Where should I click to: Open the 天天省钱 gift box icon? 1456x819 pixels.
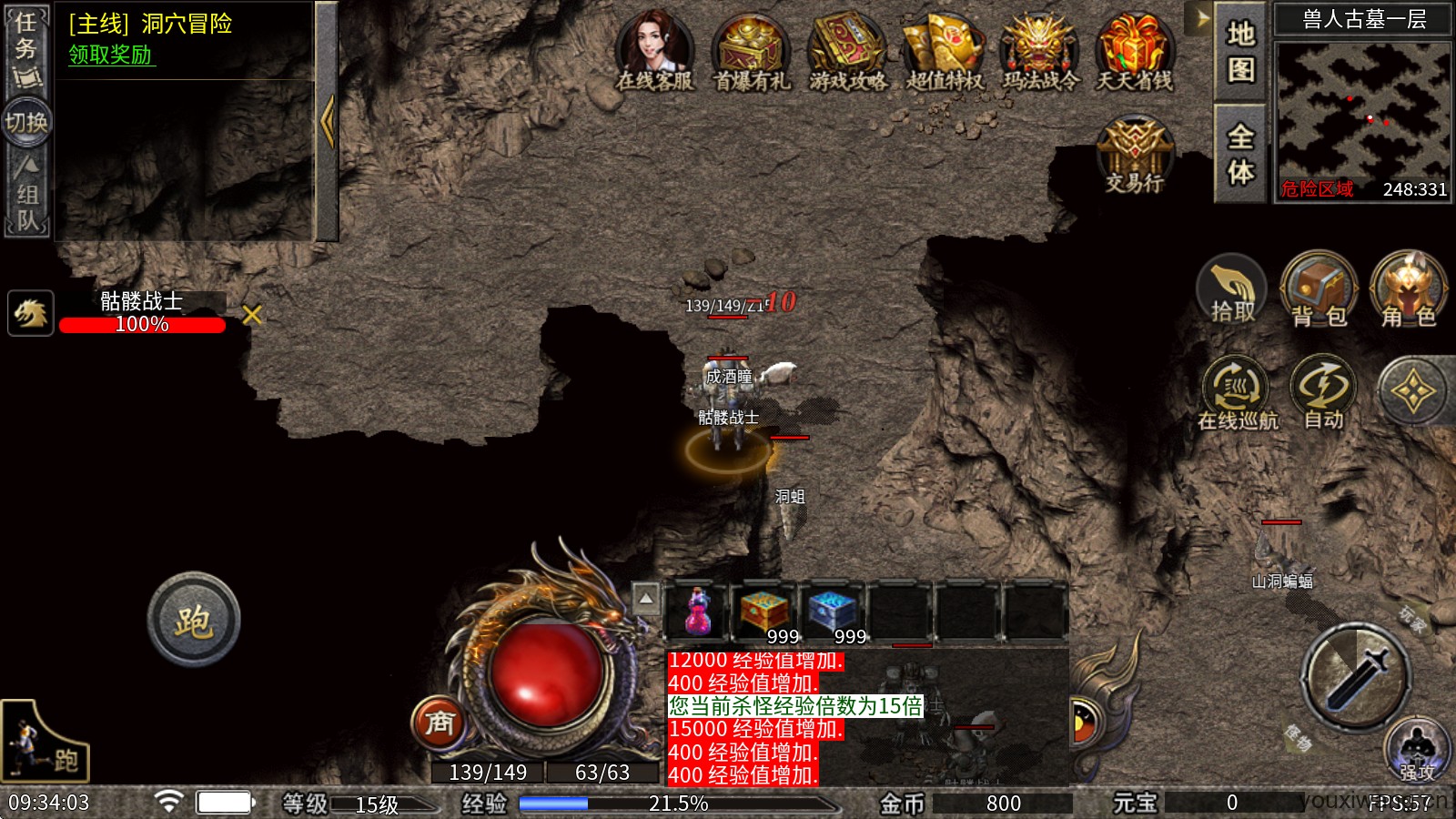1135,51
